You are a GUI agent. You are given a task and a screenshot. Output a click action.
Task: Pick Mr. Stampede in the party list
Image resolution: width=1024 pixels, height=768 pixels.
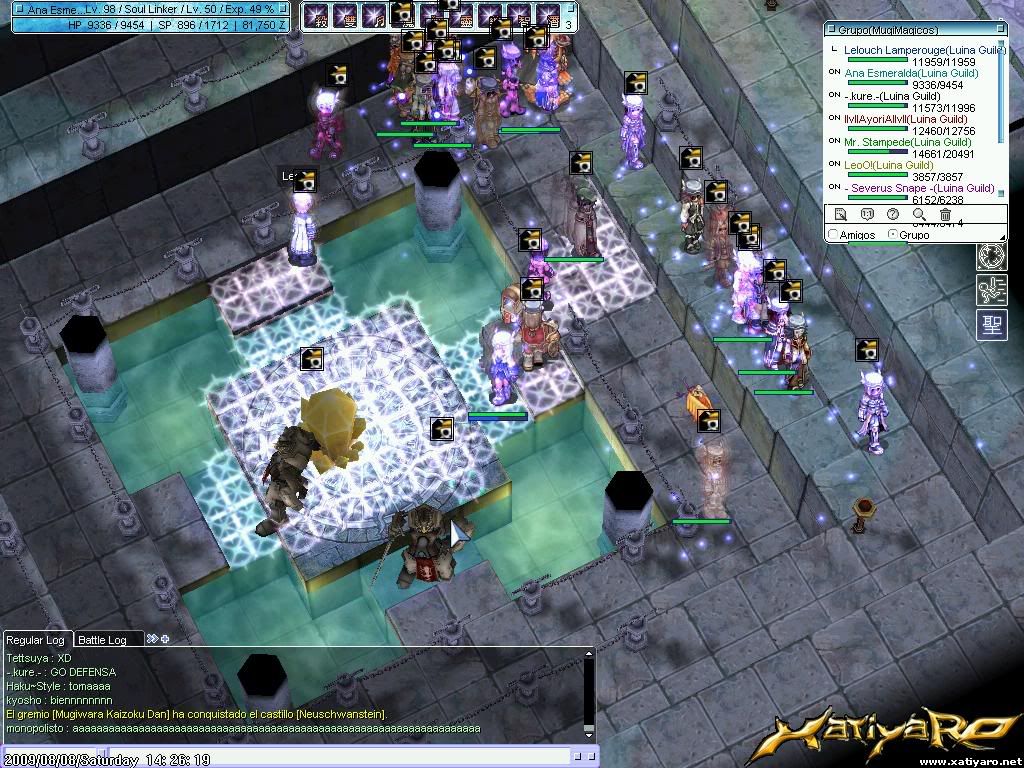pos(893,142)
